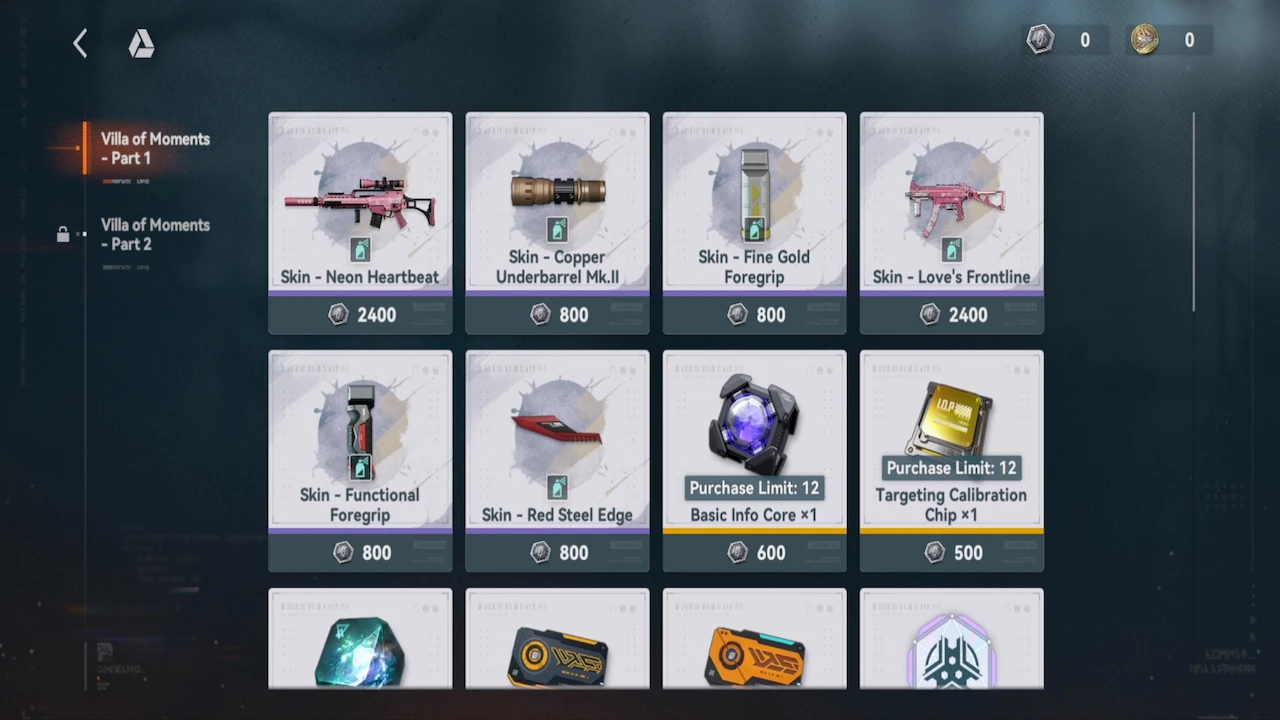Select the Functional Foregrip skin
Screen dimensions: 1280x720
point(360,460)
